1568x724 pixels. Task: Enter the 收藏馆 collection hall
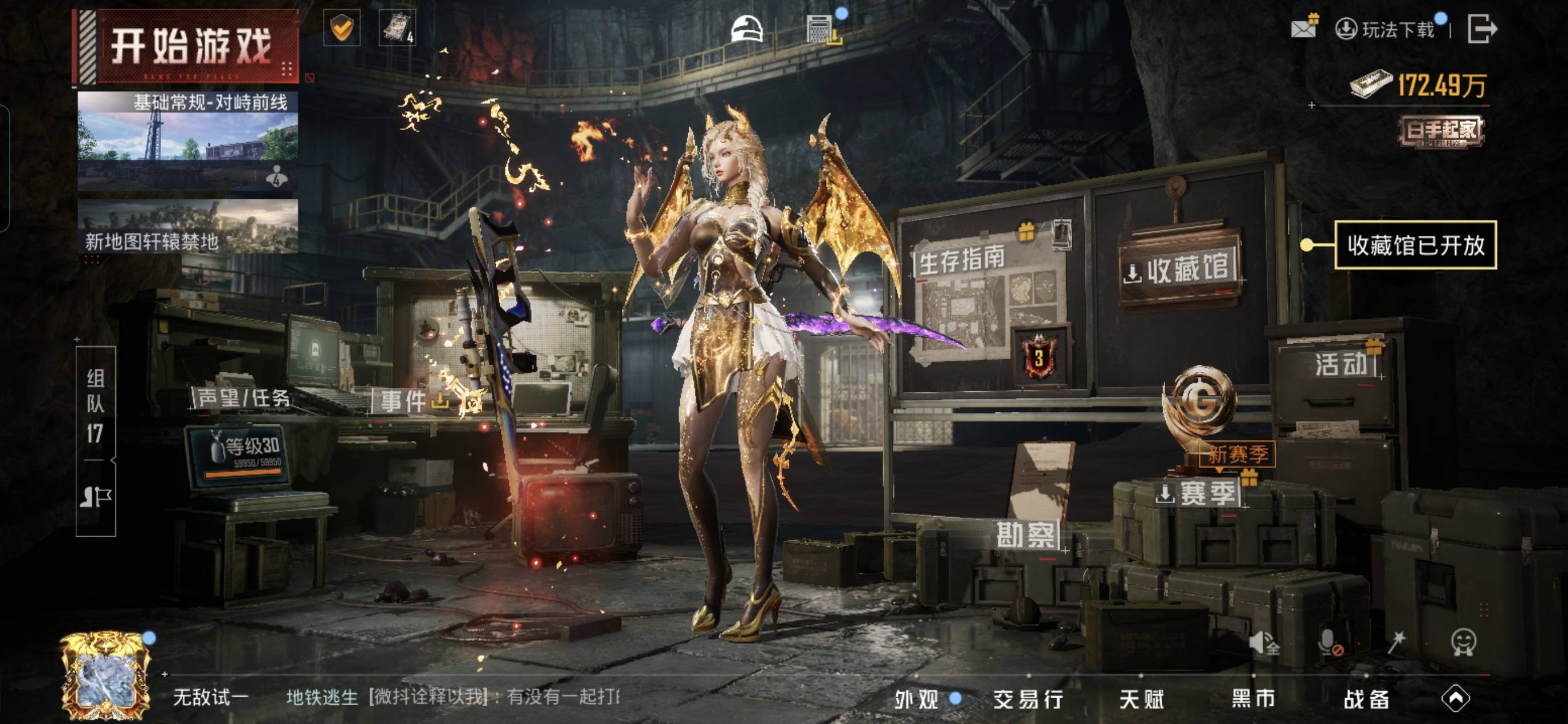[1179, 270]
